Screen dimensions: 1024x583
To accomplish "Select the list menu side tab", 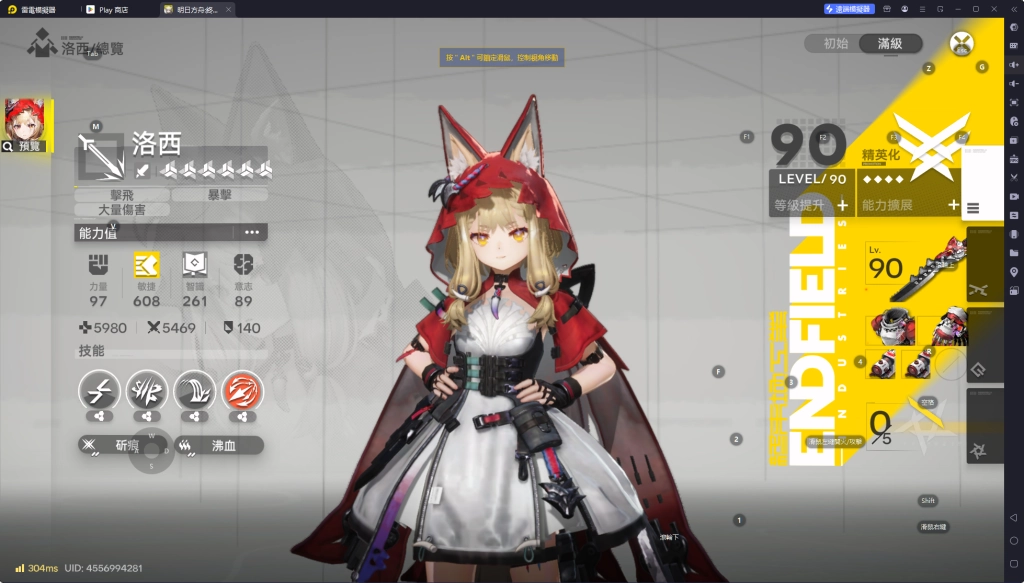I will point(973,208).
